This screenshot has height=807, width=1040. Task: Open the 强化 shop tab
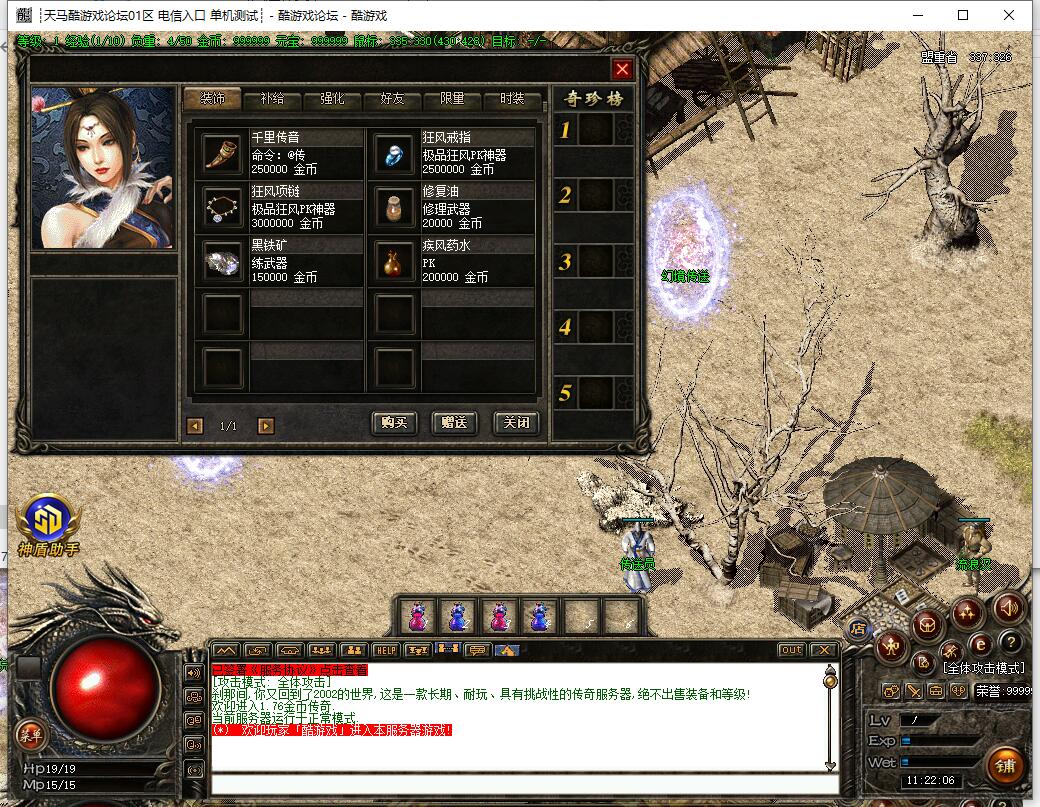(x=332, y=99)
